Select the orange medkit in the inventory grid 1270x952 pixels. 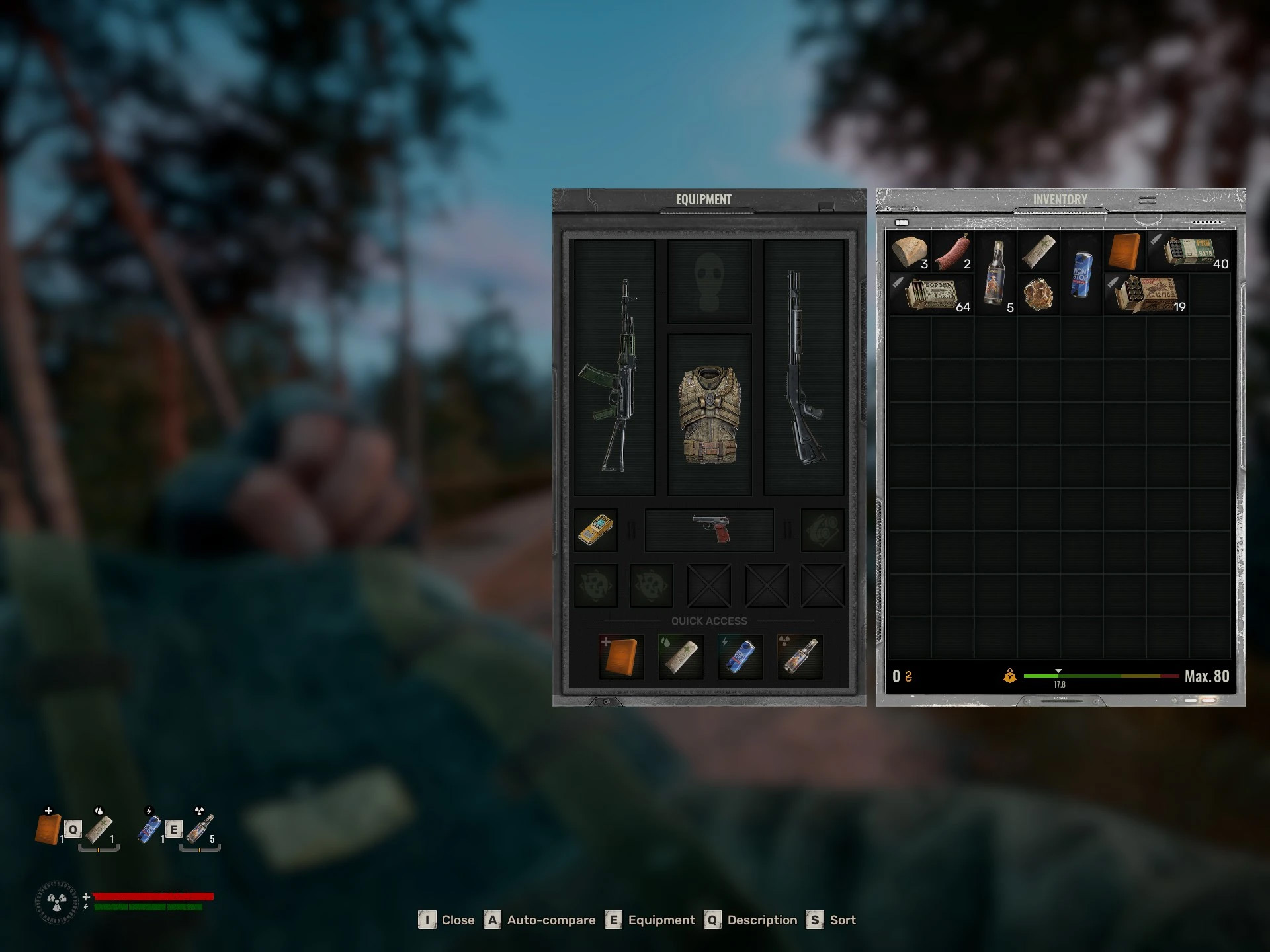click(x=1124, y=252)
